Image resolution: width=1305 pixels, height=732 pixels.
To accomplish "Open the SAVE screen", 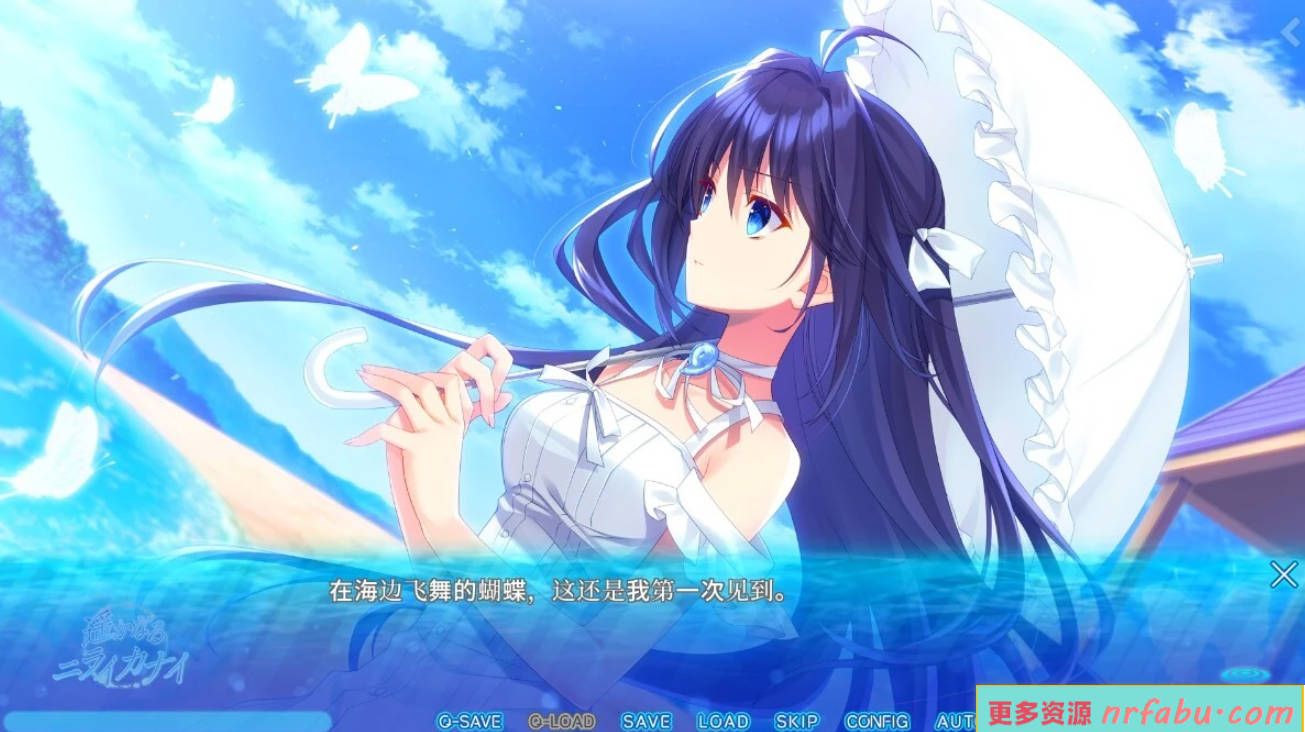I will (x=645, y=721).
